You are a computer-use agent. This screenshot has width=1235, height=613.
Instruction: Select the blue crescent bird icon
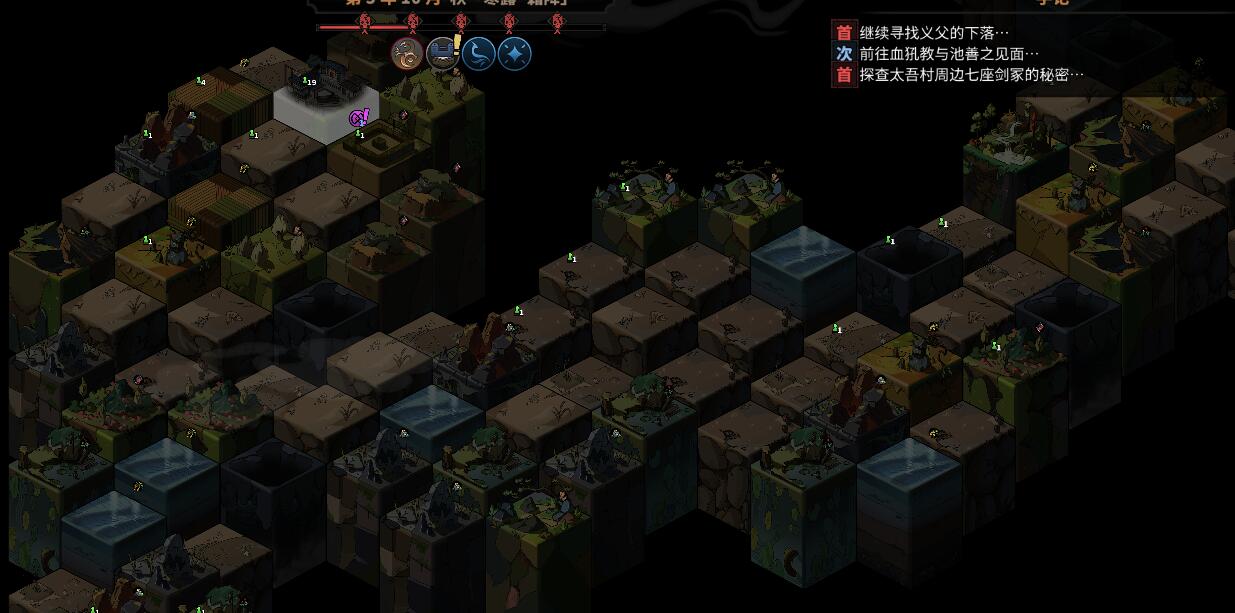pyautogui.click(x=479, y=54)
